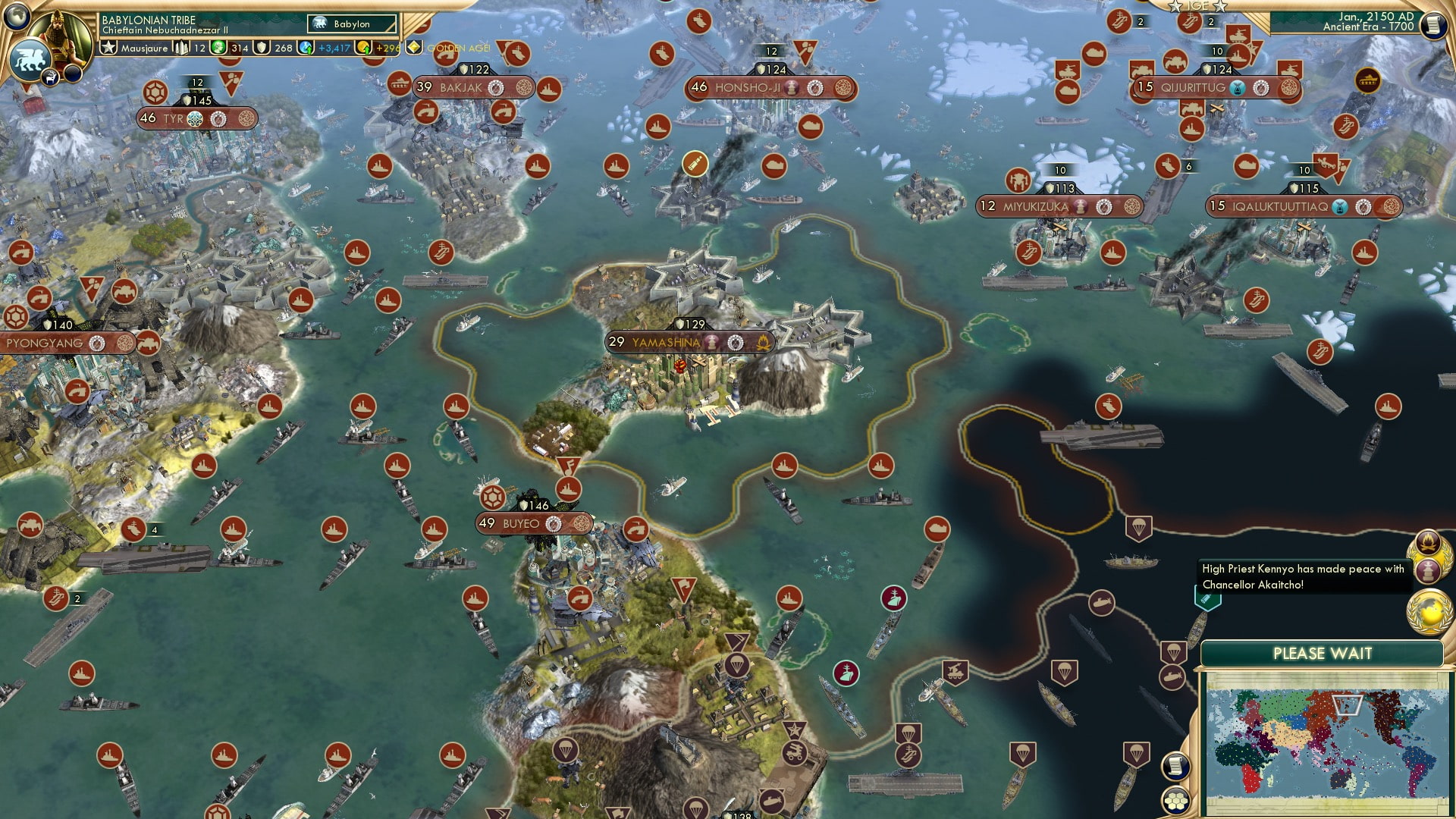
Task: Open the Babylon civilization selector banner
Action: pos(352,24)
